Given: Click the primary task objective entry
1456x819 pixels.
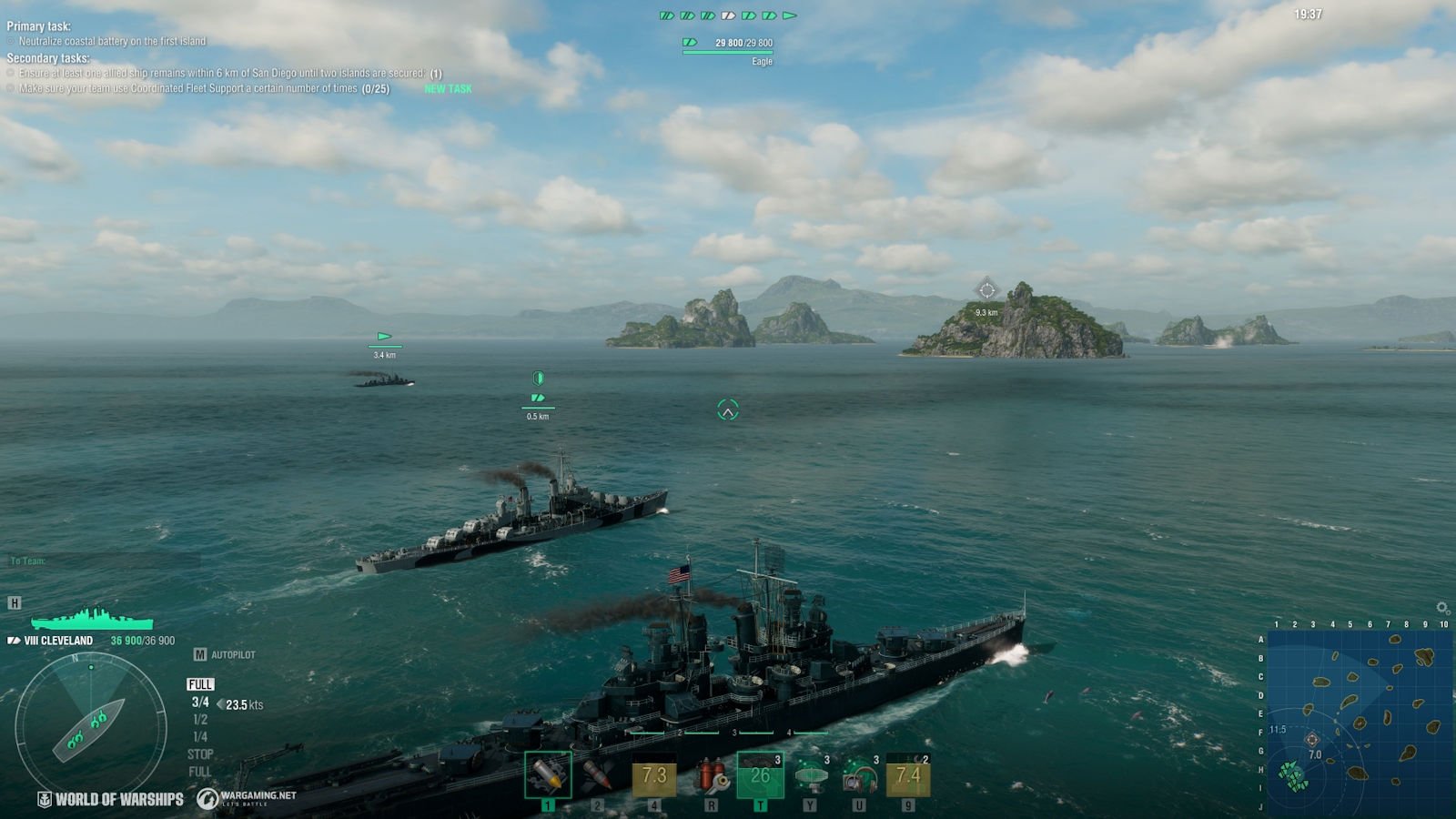Looking at the screenshot, I should coord(112,42).
